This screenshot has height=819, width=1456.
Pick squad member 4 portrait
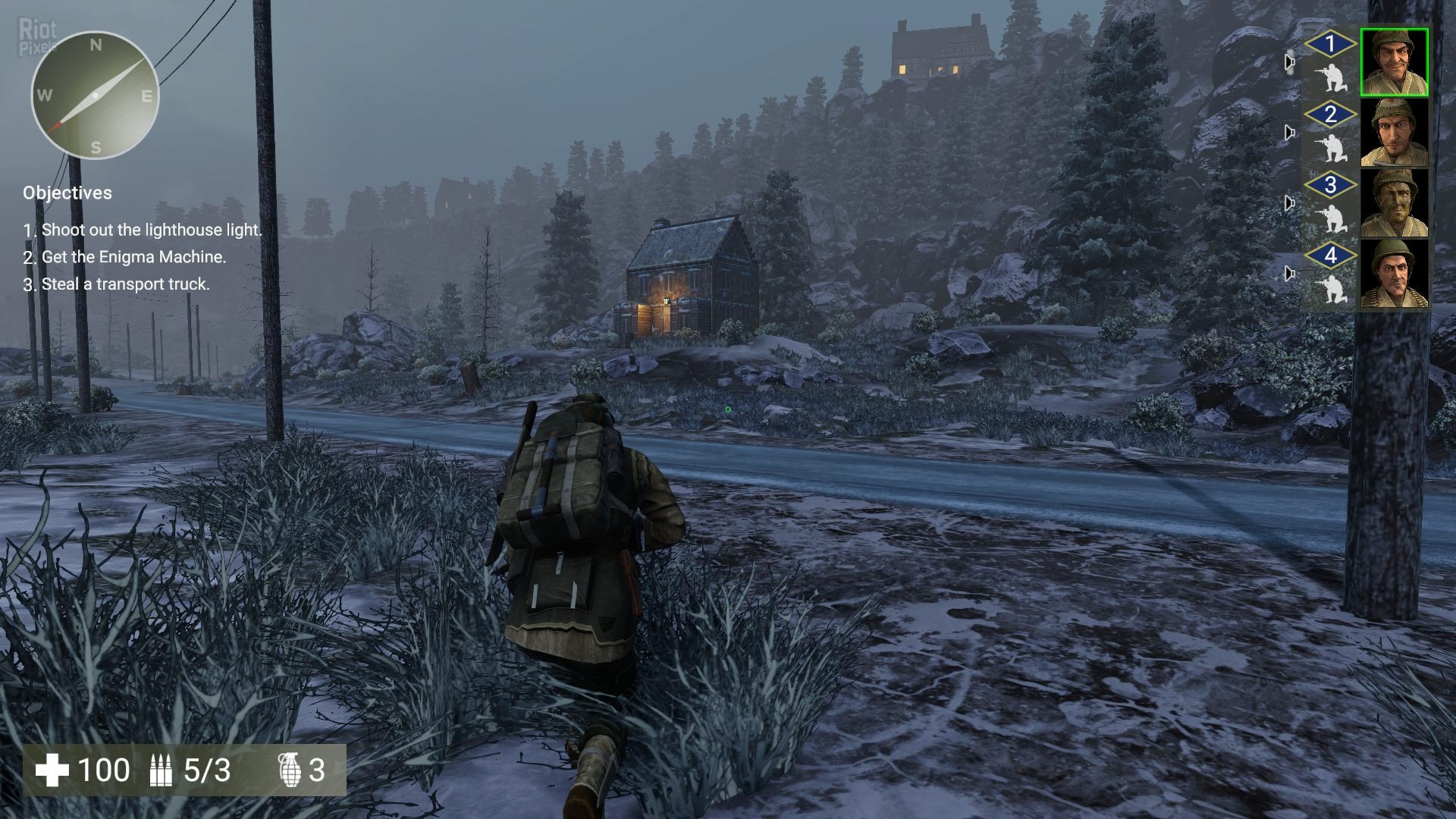pos(1394,274)
